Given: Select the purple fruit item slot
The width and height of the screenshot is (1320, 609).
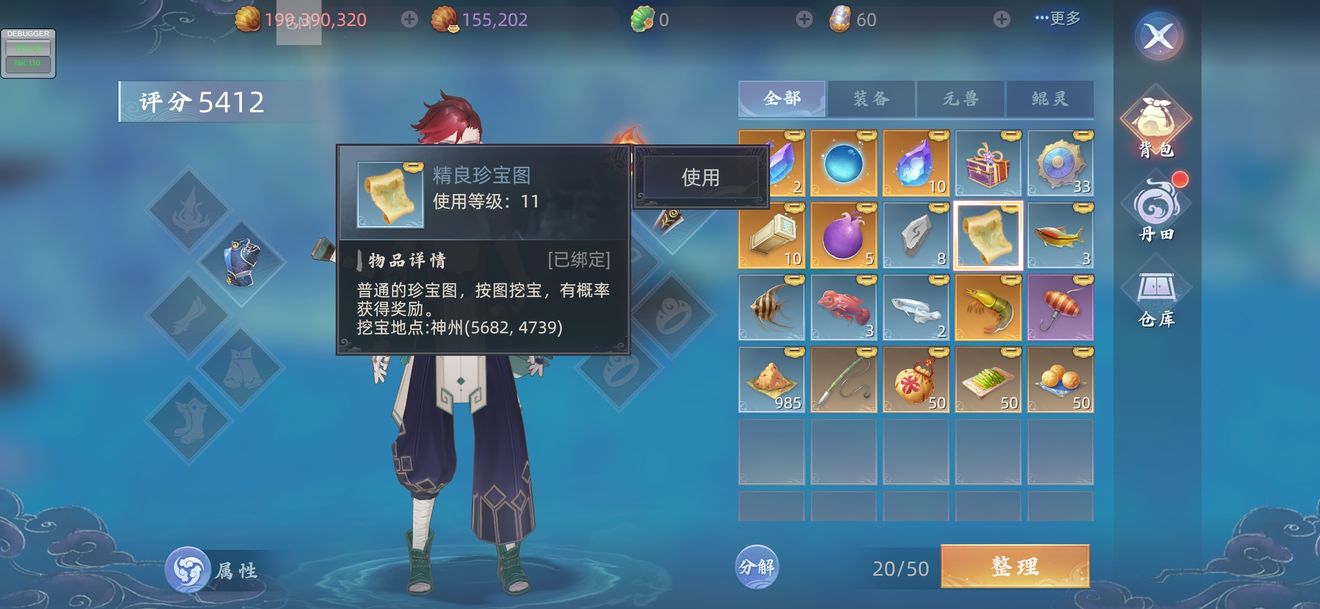Looking at the screenshot, I should click(843, 236).
